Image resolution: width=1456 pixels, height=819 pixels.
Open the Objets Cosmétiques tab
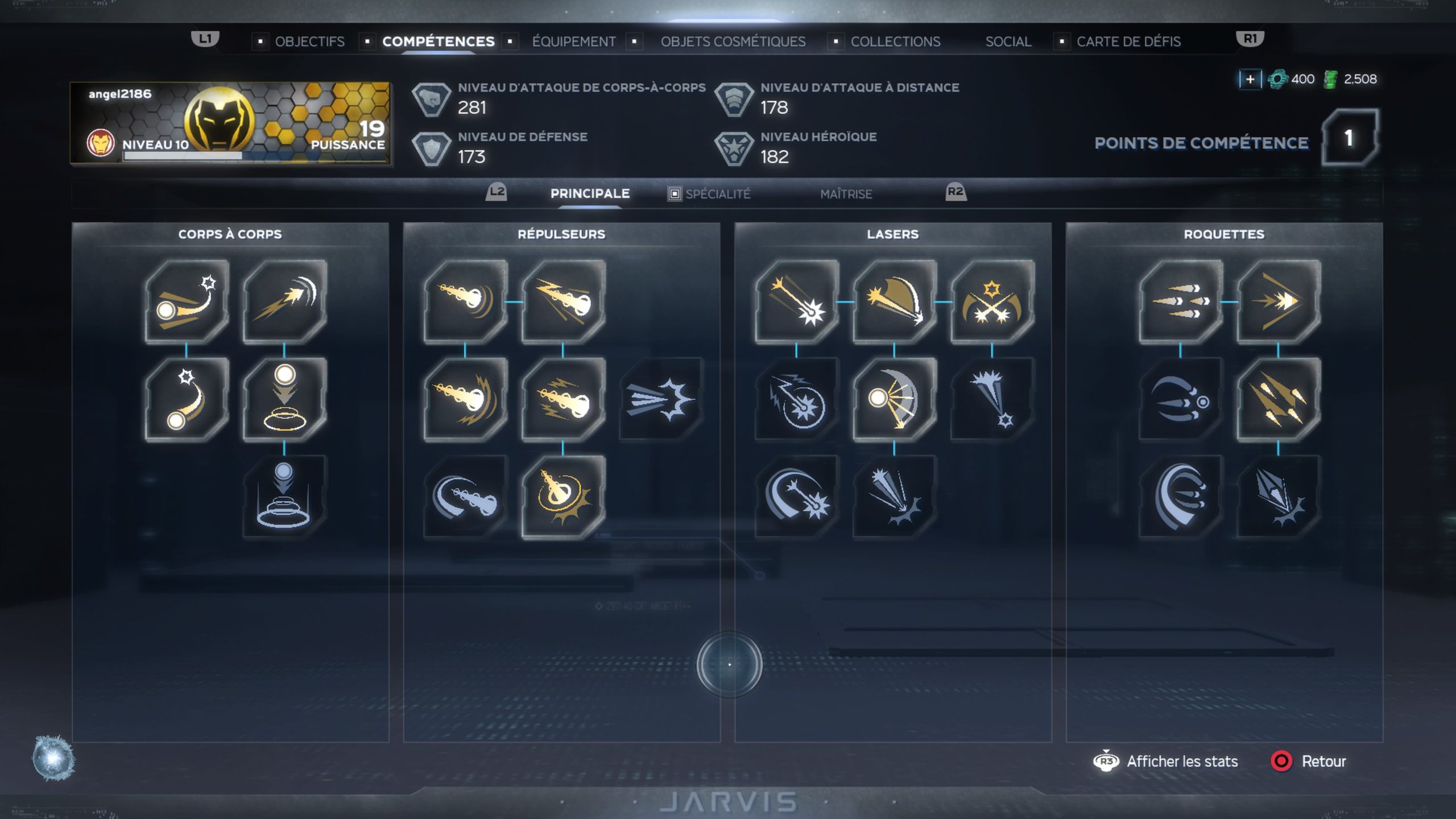tap(733, 42)
